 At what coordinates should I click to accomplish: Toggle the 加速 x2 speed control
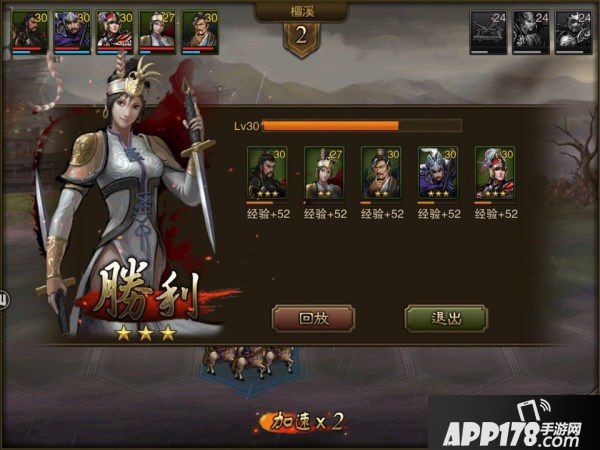click(x=301, y=421)
